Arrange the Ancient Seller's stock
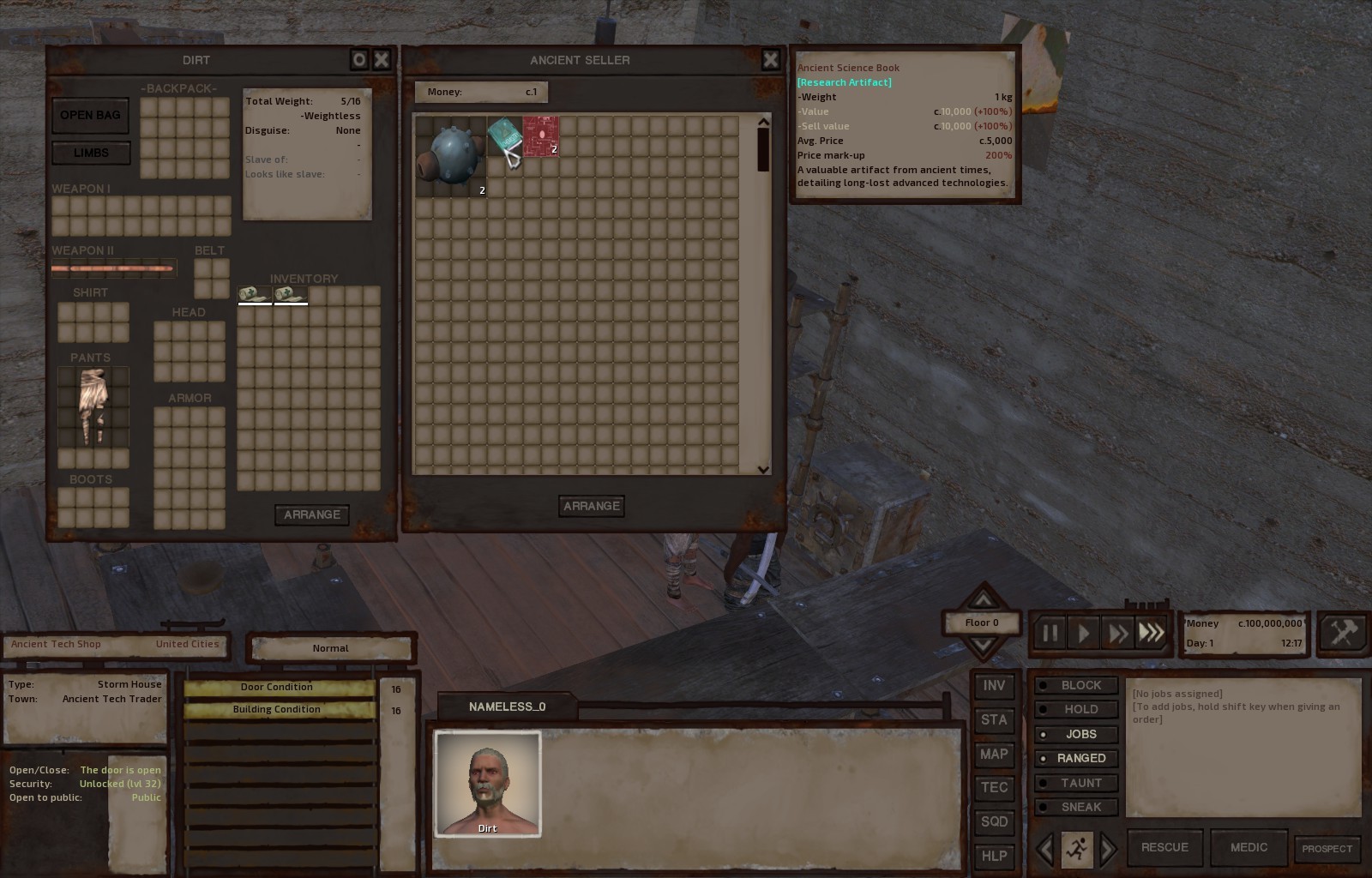This screenshot has width=1372, height=878. tap(591, 506)
